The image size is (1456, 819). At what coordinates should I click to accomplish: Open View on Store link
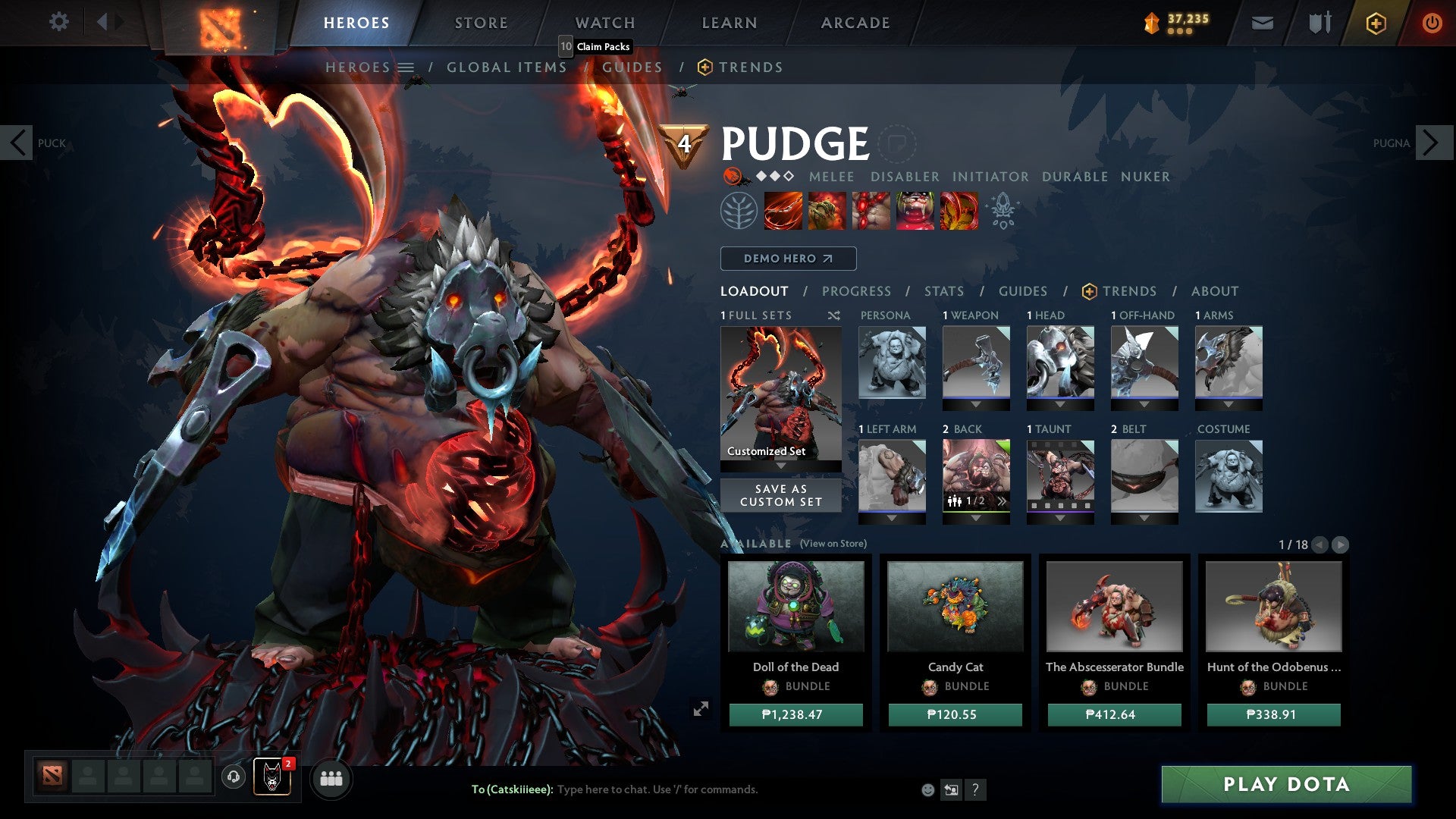pos(834,544)
